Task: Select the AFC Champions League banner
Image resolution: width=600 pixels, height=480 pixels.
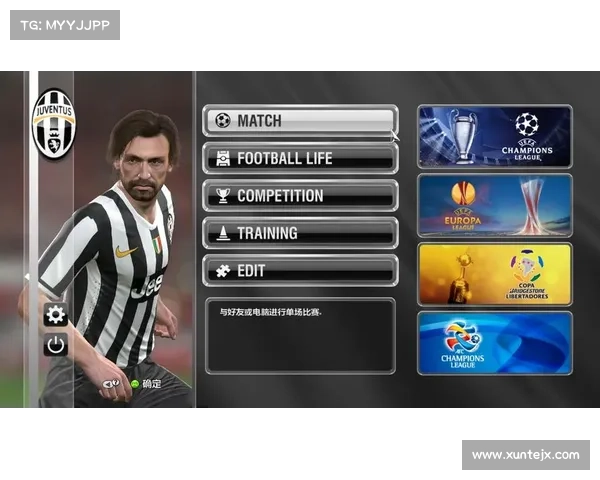Action: (x=495, y=343)
